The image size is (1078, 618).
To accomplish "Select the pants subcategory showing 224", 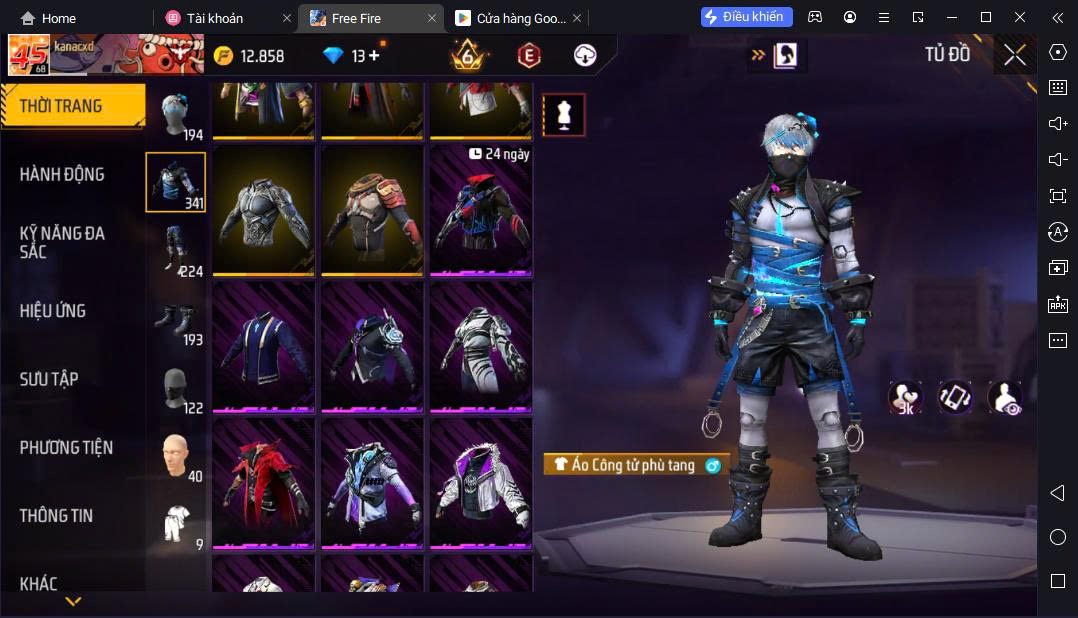I will (176, 250).
